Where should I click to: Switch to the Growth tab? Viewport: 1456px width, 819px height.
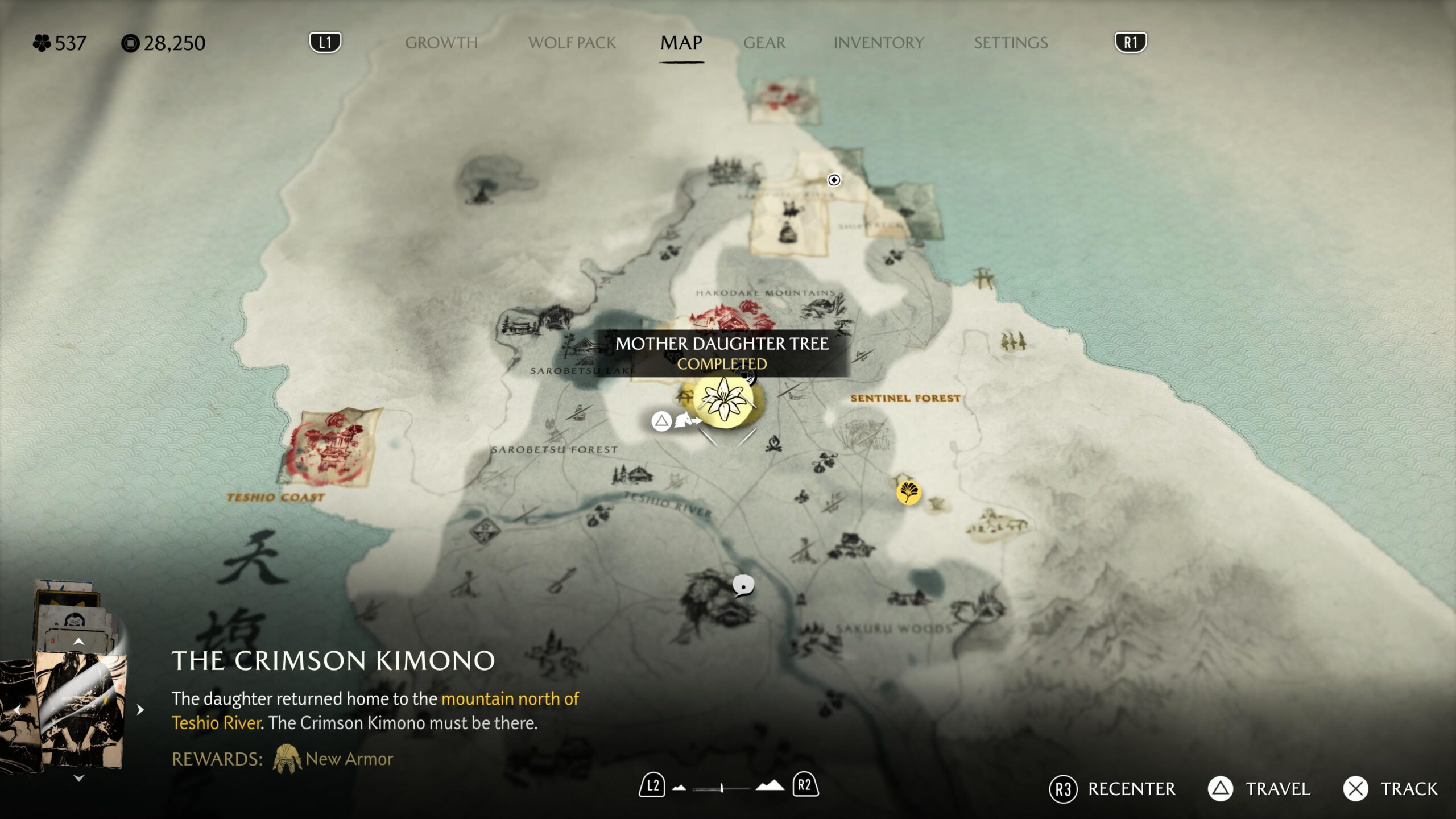click(x=441, y=43)
